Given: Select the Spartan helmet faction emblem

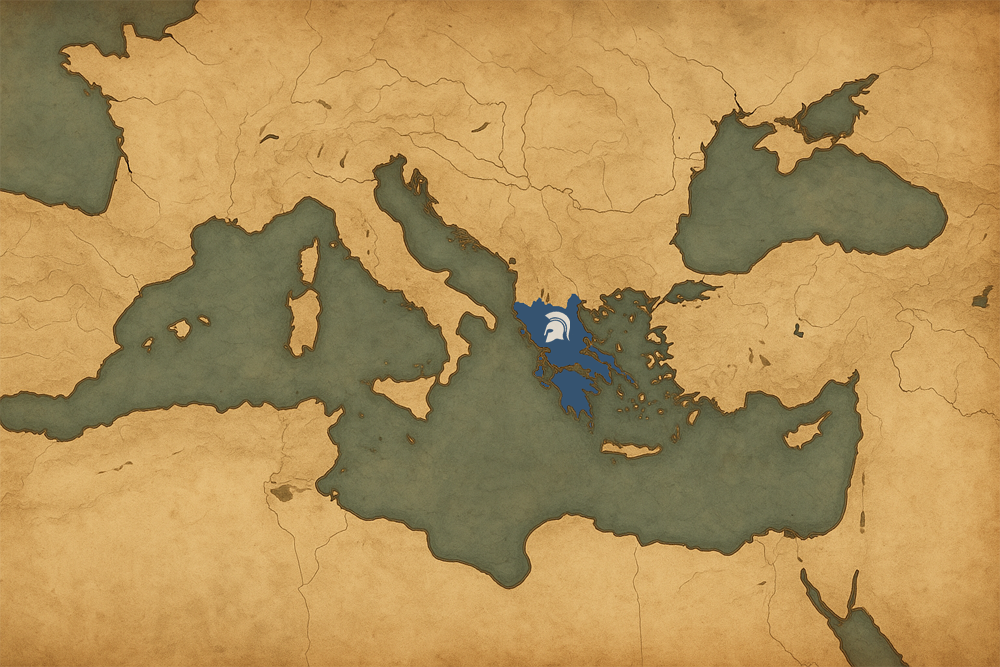Looking at the screenshot, I should [553, 328].
